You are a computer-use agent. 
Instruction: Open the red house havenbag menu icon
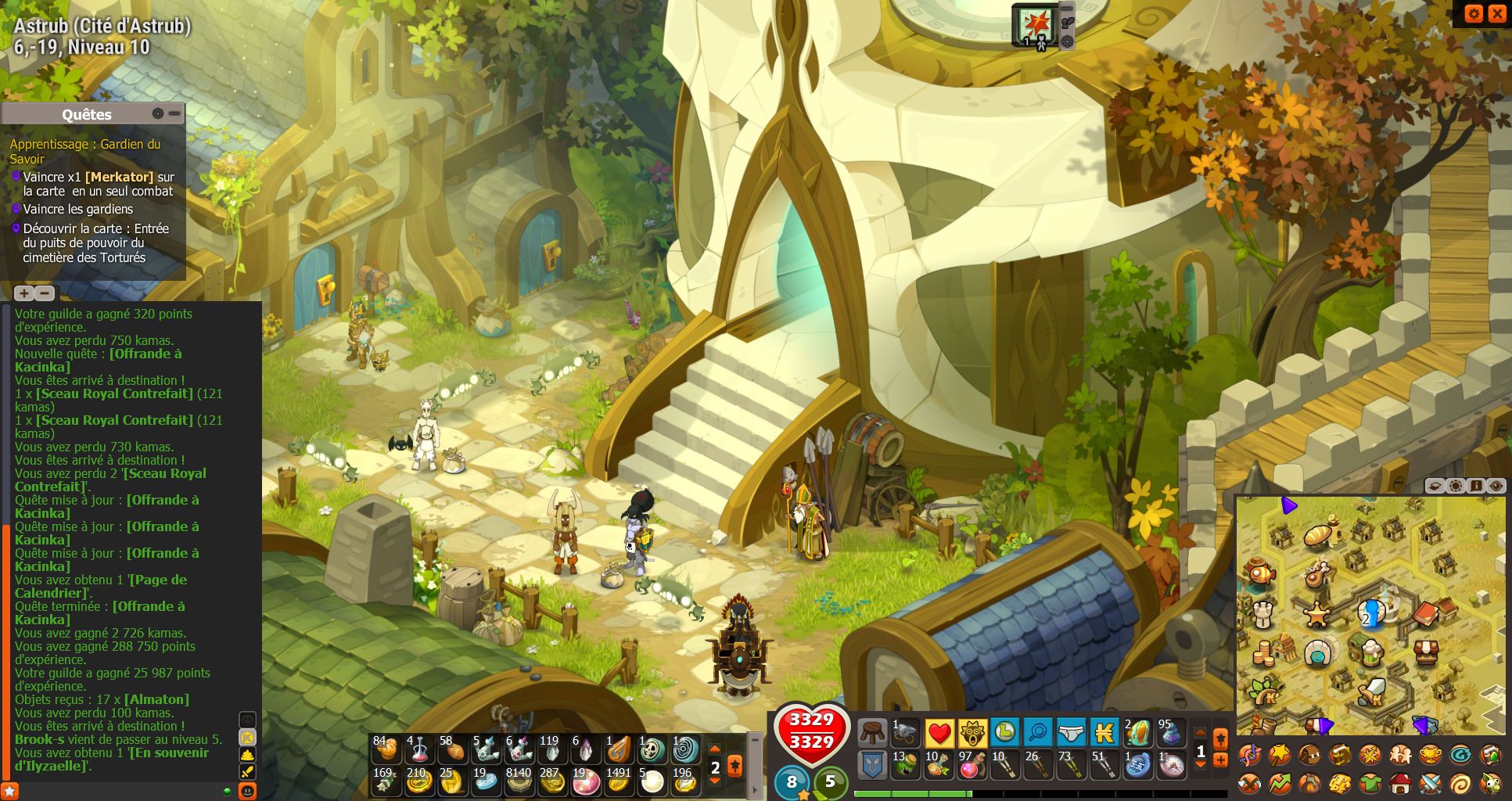click(1400, 782)
